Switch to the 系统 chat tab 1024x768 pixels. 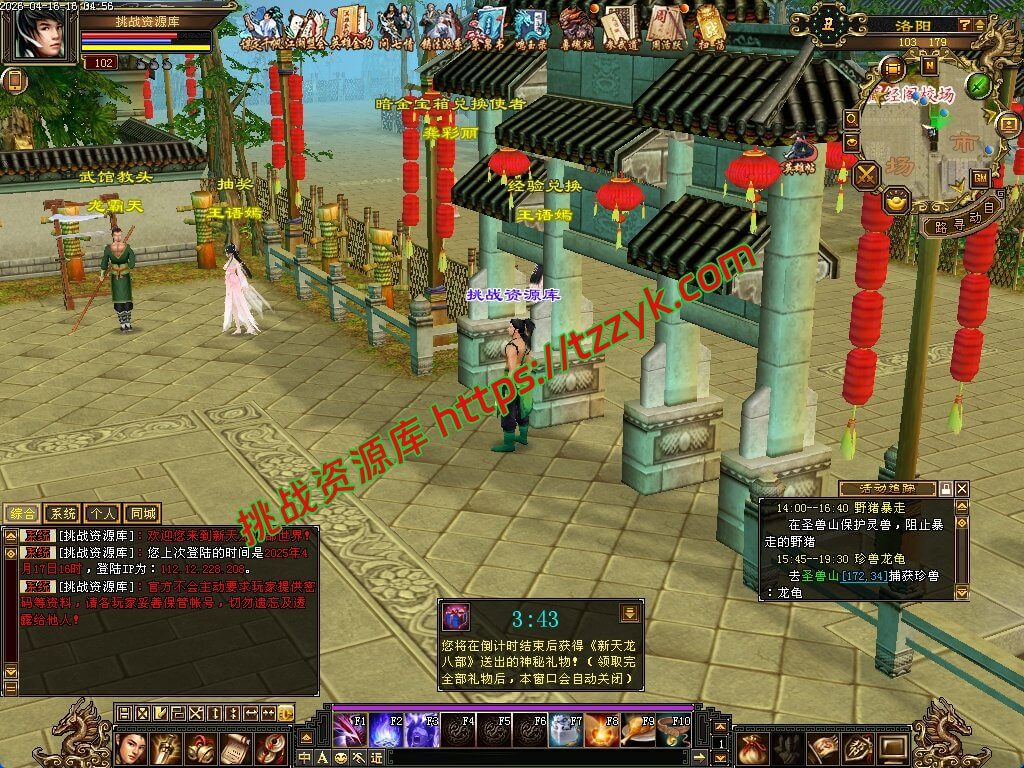[63, 514]
